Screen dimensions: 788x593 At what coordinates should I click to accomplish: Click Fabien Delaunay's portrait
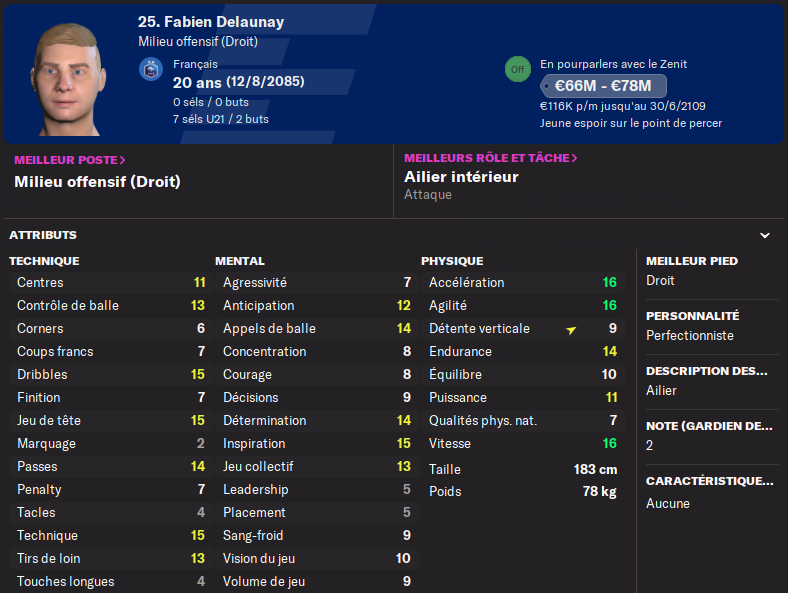(68, 77)
